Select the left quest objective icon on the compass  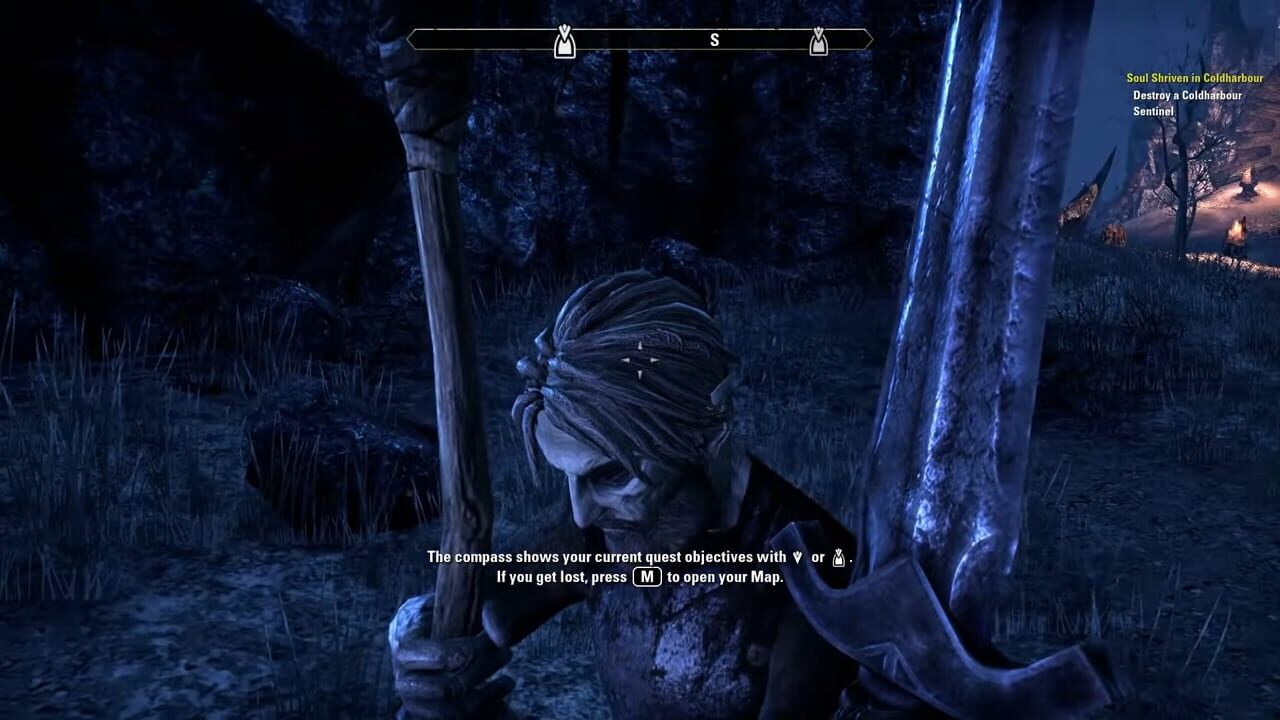(564, 42)
